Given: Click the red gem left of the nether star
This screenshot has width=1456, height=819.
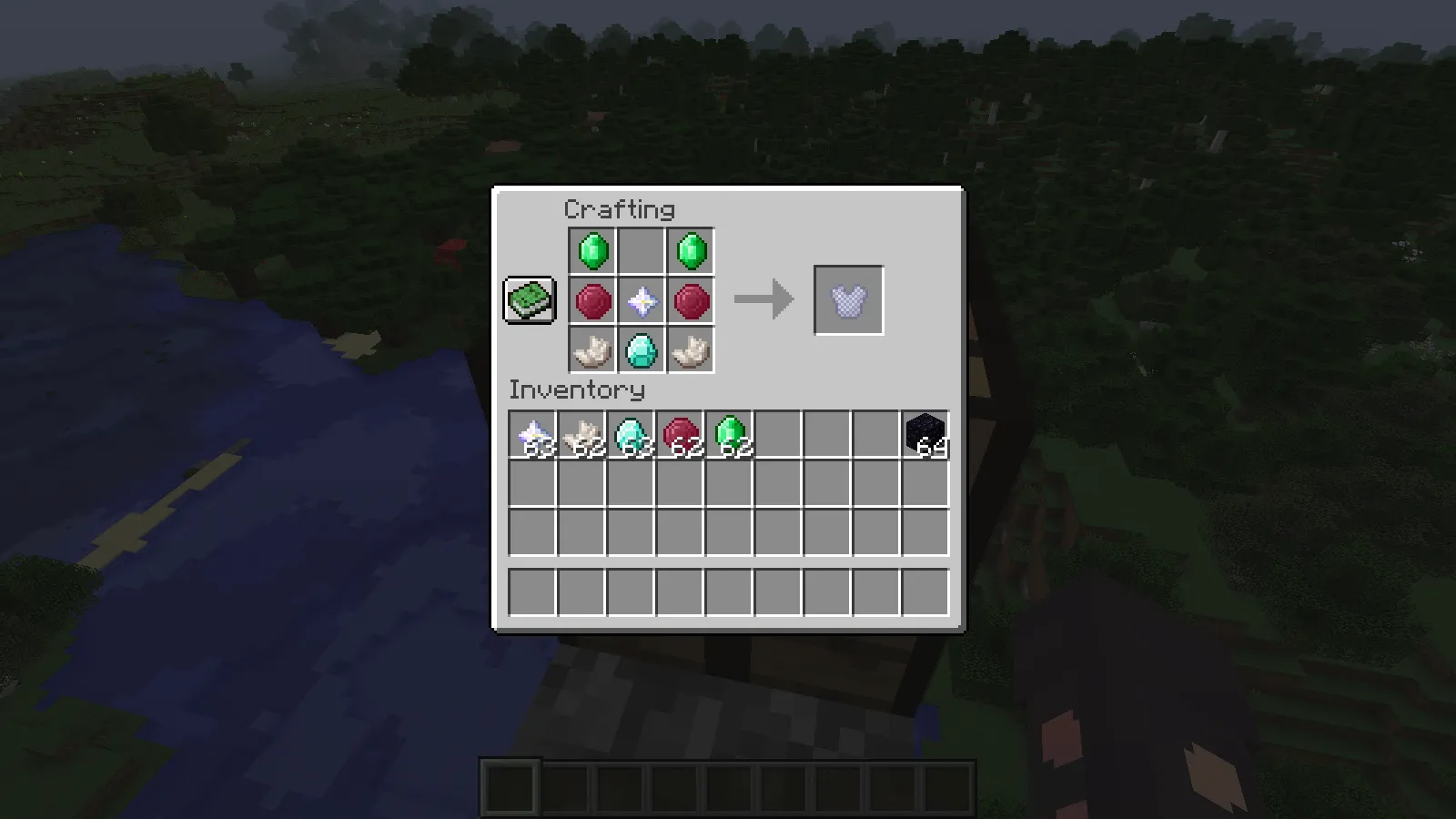Looking at the screenshot, I should (x=590, y=300).
